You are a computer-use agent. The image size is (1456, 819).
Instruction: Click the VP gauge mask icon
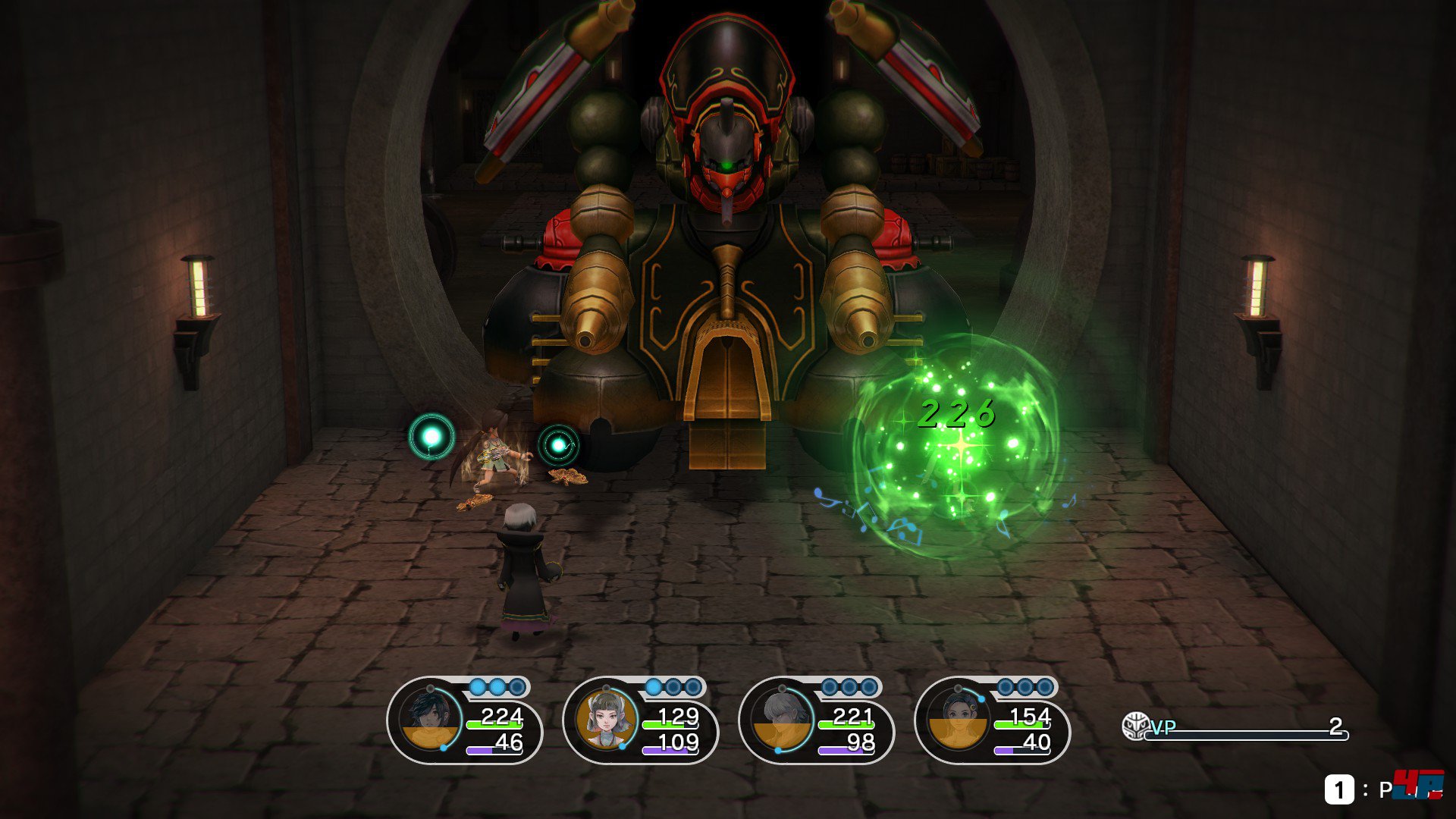coord(1135,726)
